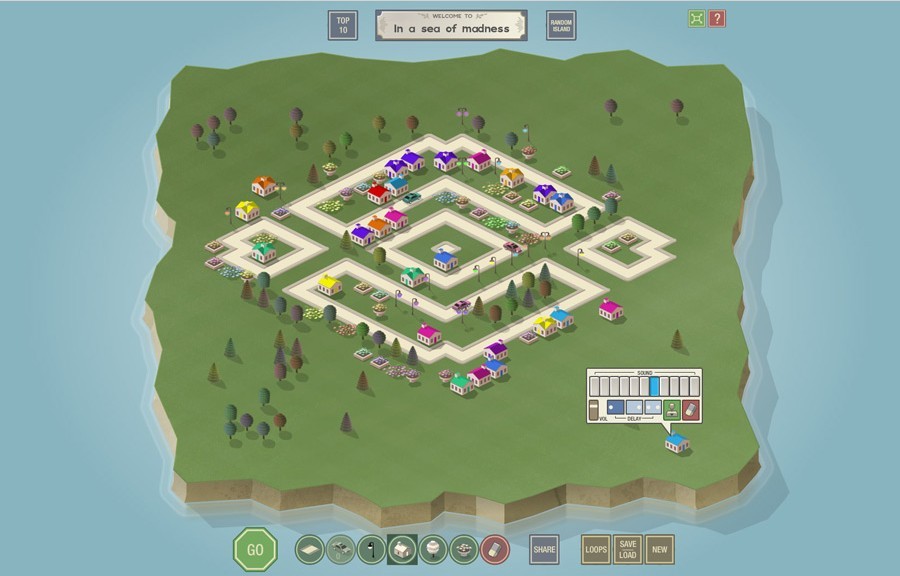900x576 pixels.
Task: Generate a RANDOM ISLAND
Action: coord(561,25)
